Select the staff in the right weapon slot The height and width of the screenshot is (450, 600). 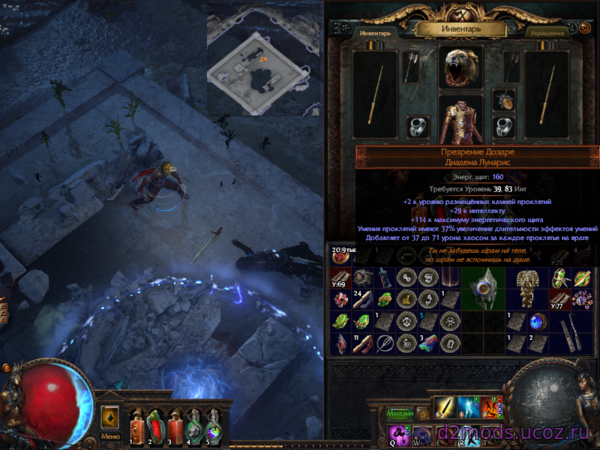coord(546,93)
